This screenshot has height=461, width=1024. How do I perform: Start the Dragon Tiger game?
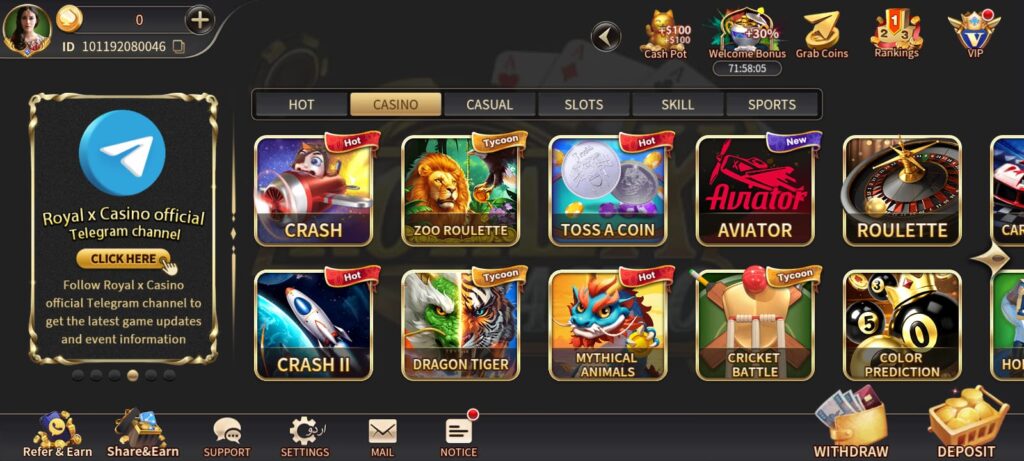tap(461, 325)
